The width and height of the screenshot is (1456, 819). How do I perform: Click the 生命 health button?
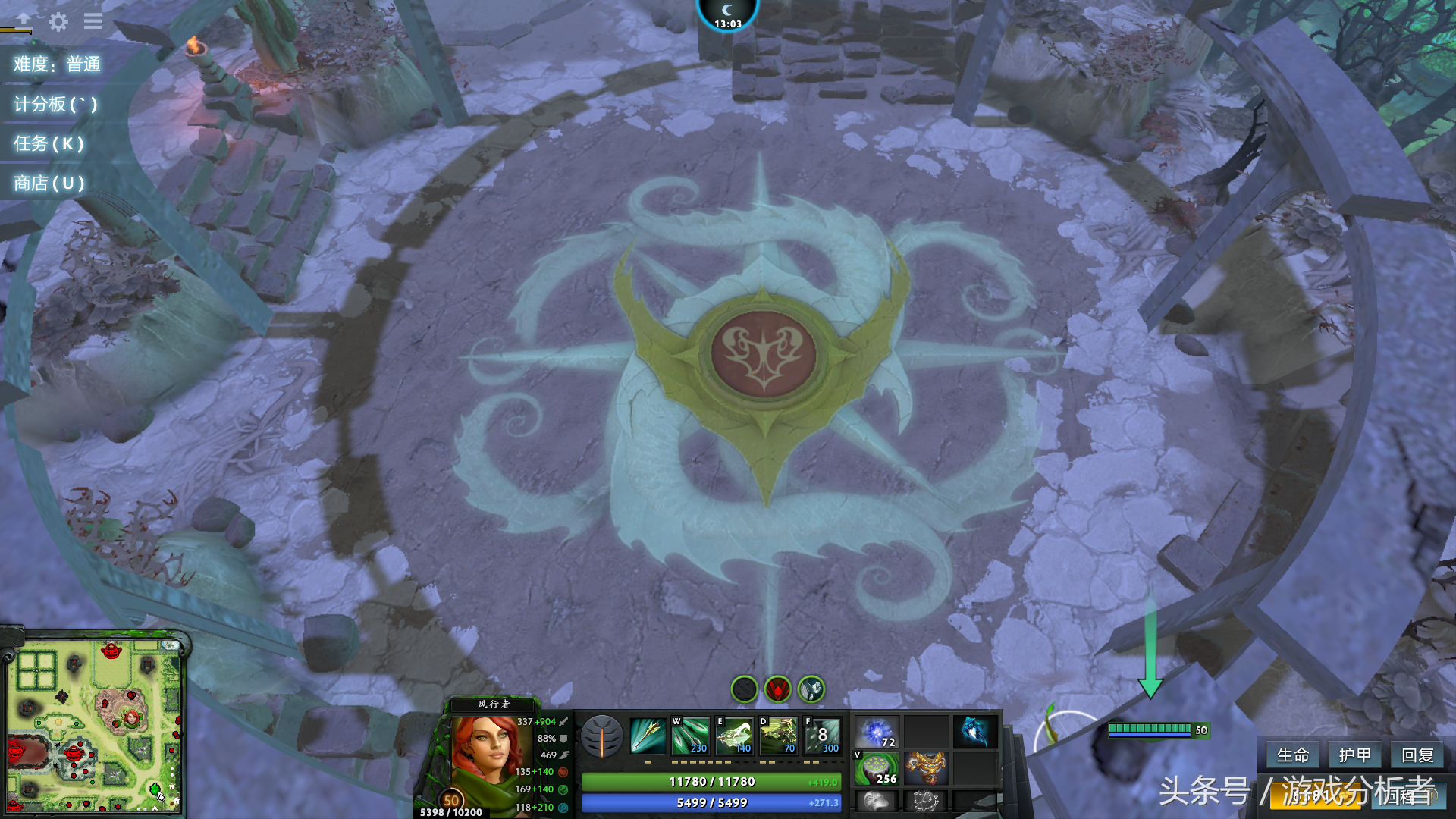[x=1292, y=755]
